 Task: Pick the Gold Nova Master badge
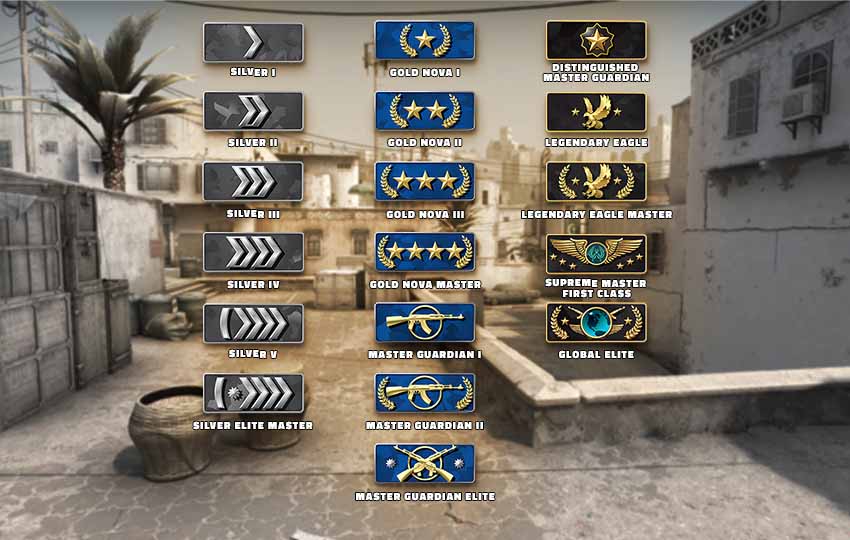coord(425,252)
